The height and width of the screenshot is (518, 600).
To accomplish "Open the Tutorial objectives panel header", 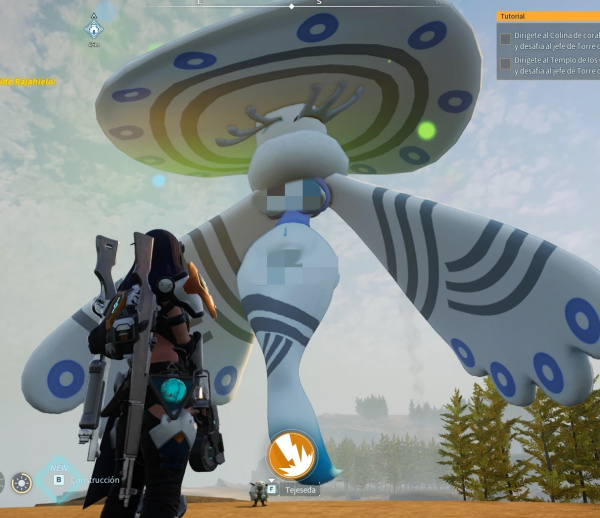I will [548, 16].
